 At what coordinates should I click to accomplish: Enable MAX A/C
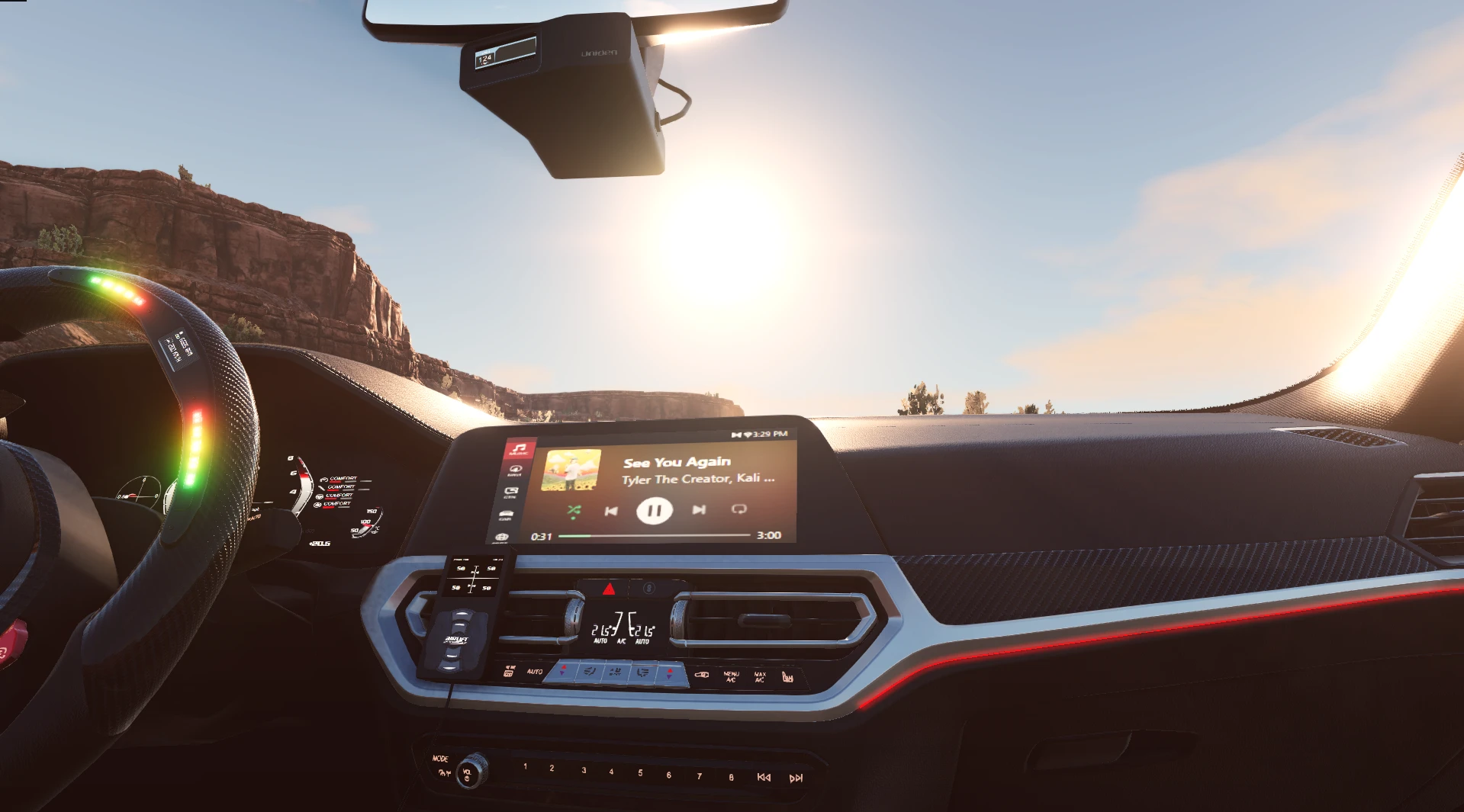(x=760, y=676)
